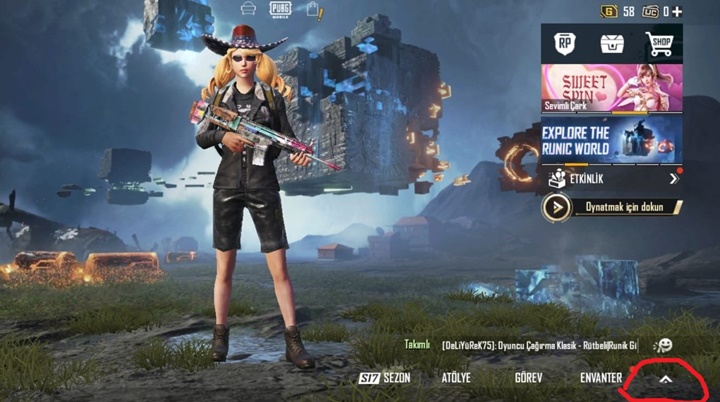Open the Görev missions menu
720x402 pixels.
(528, 378)
